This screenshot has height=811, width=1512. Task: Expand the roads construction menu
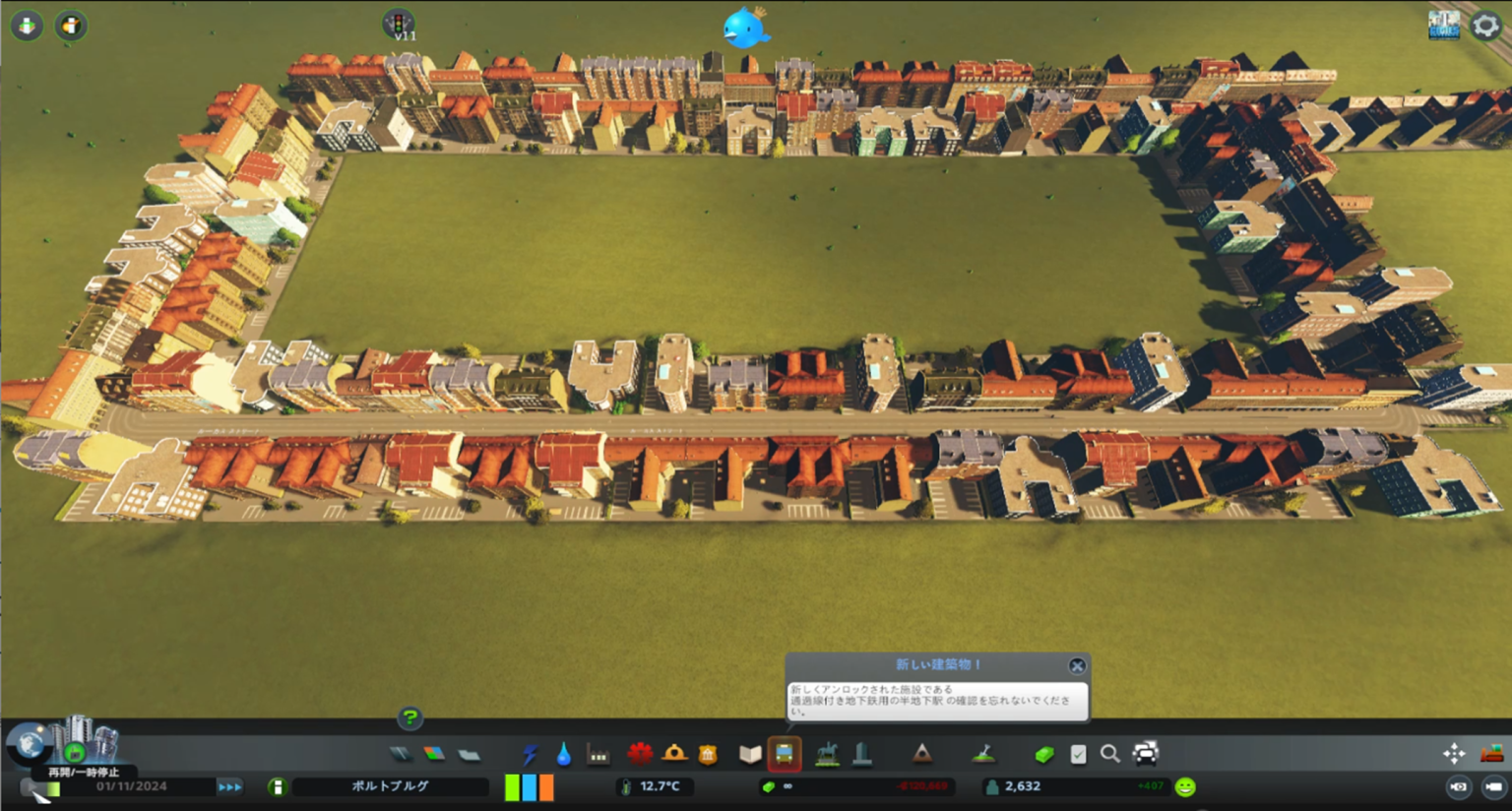(x=402, y=754)
